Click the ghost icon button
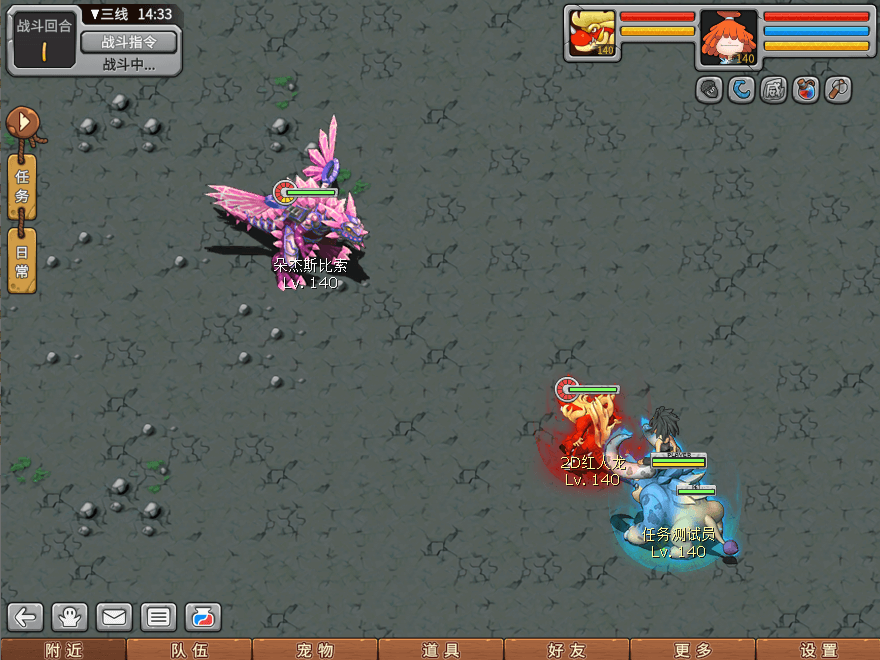Image resolution: width=880 pixels, height=660 pixels. 71,617
